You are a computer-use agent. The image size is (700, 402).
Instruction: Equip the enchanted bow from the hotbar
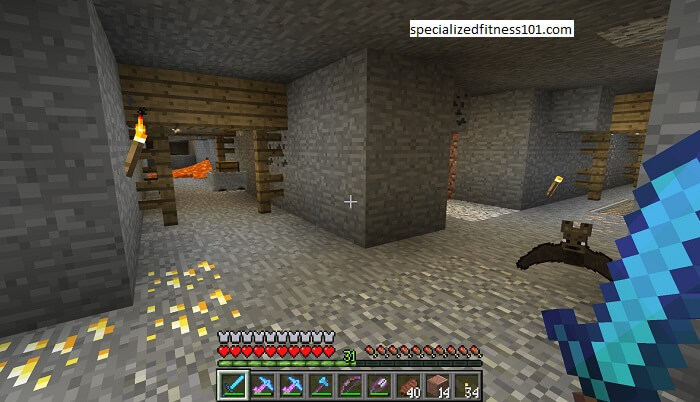pyautogui.click(x=349, y=385)
